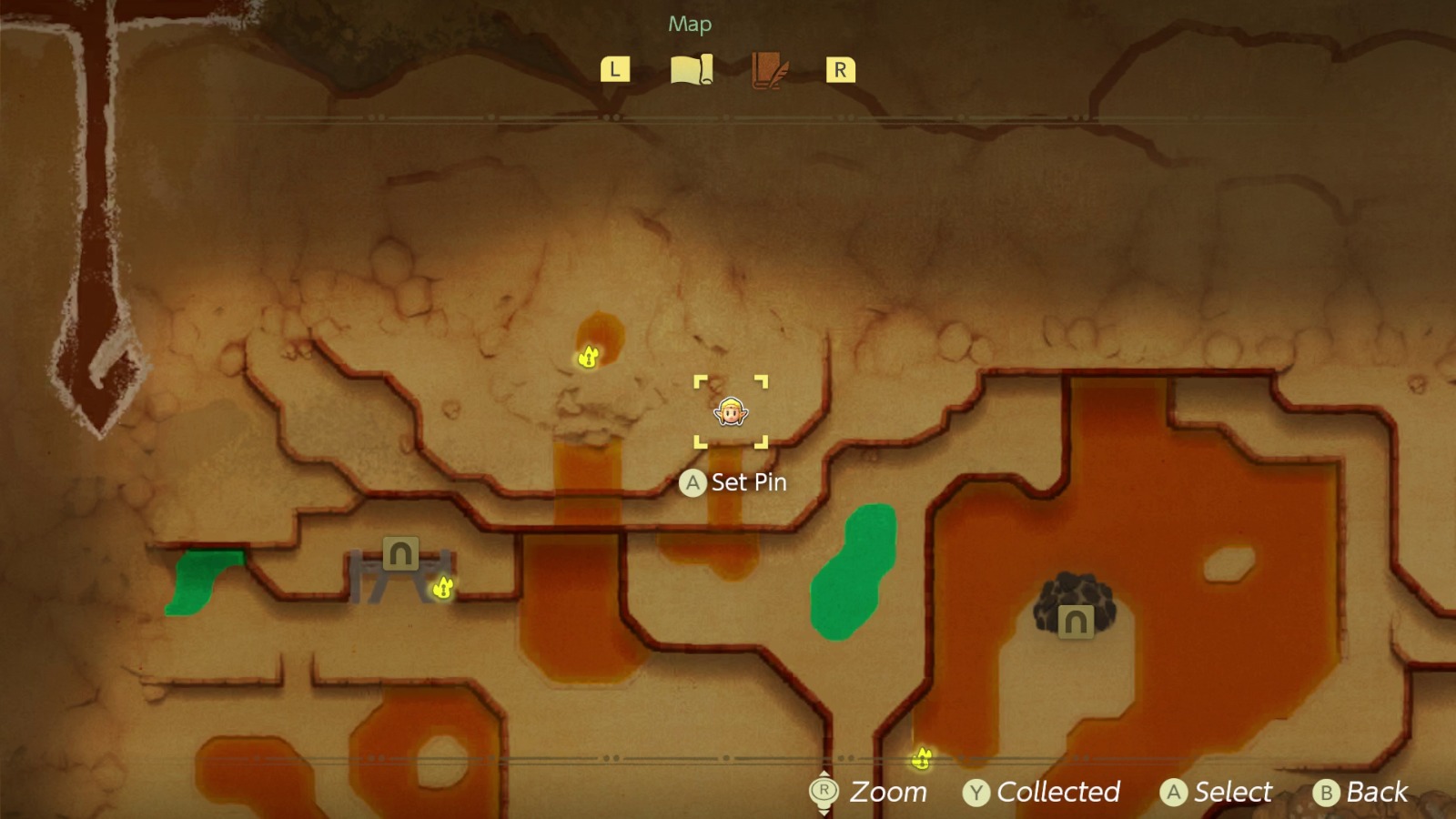The width and height of the screenshot is (1456, 819).
Task: Click the yellow pin cursor brackets
Action: pos(731,411)
